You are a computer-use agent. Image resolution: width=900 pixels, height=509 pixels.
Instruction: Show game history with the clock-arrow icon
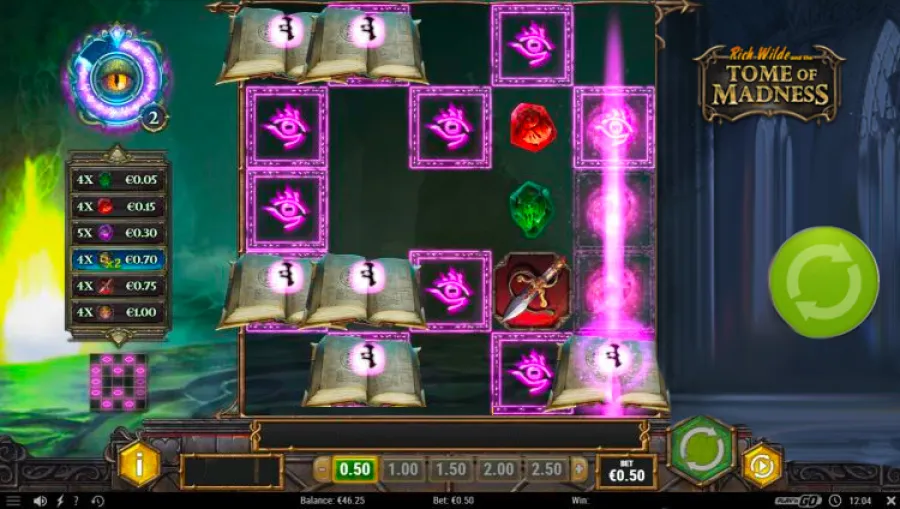[x=98, y=500]
